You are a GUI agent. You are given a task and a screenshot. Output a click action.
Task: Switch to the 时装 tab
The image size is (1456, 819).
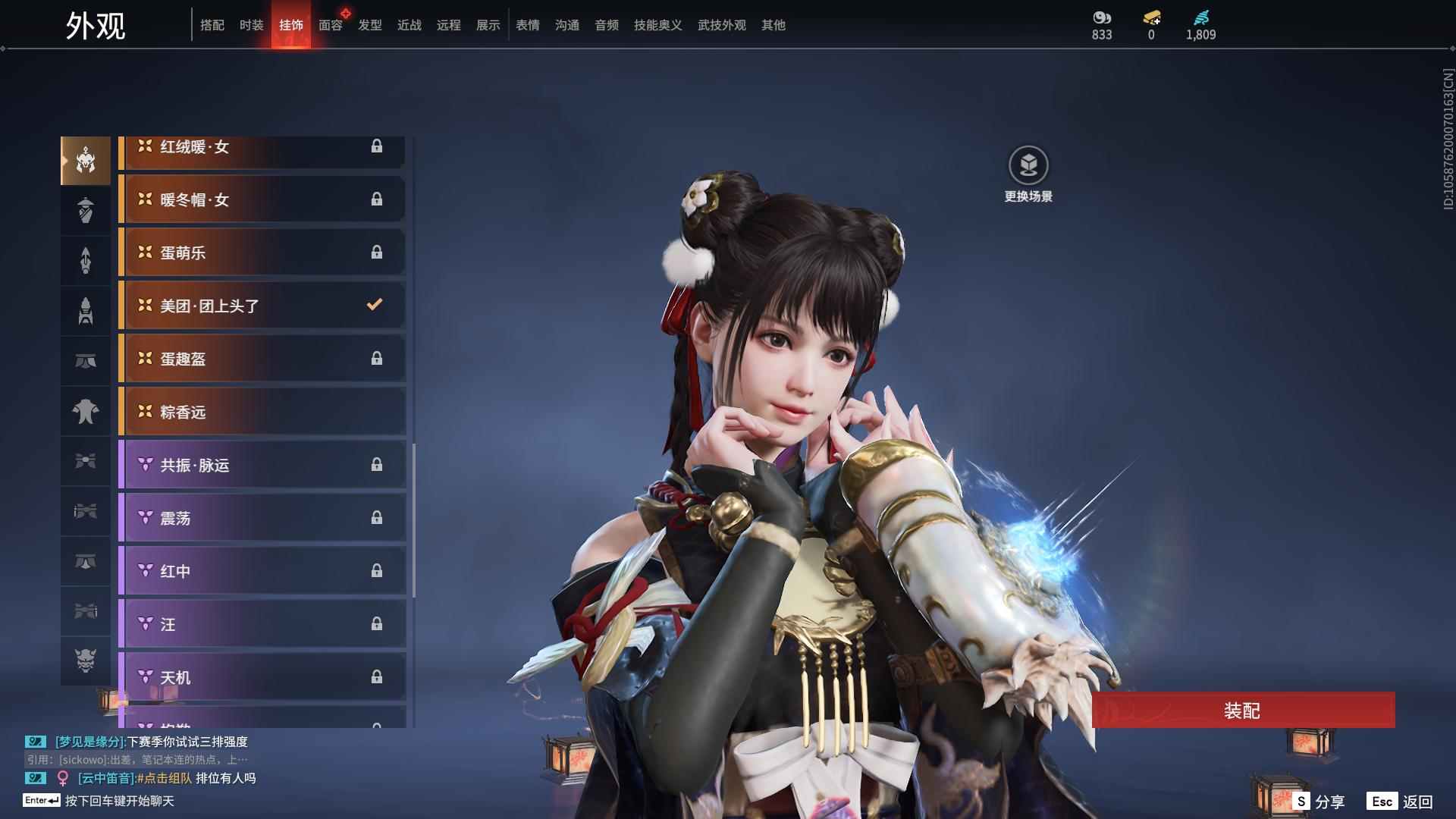252,25
